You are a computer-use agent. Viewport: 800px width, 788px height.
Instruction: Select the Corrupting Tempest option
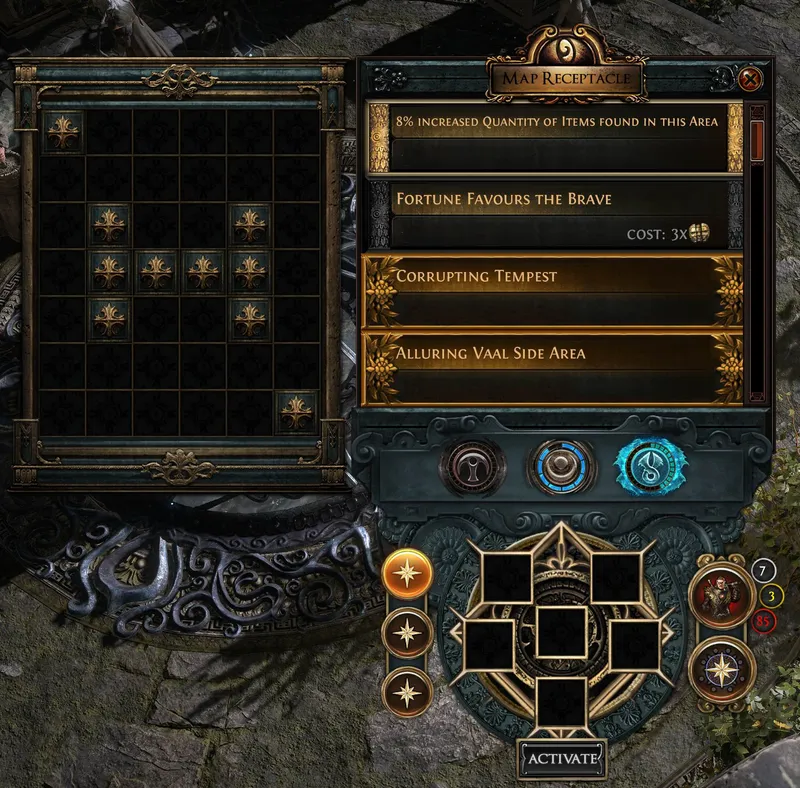[555, 291]
